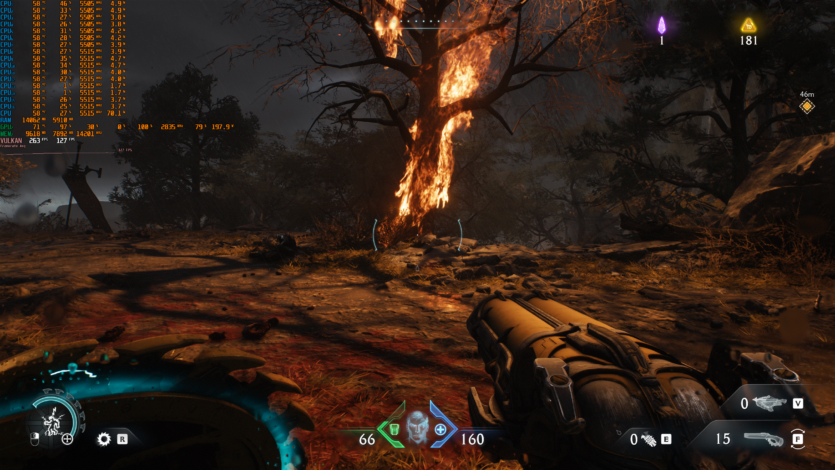This screenshot has width=835, height=470.
Task: Select the gauntlet melee charge icon
Action: coord(648,438)
